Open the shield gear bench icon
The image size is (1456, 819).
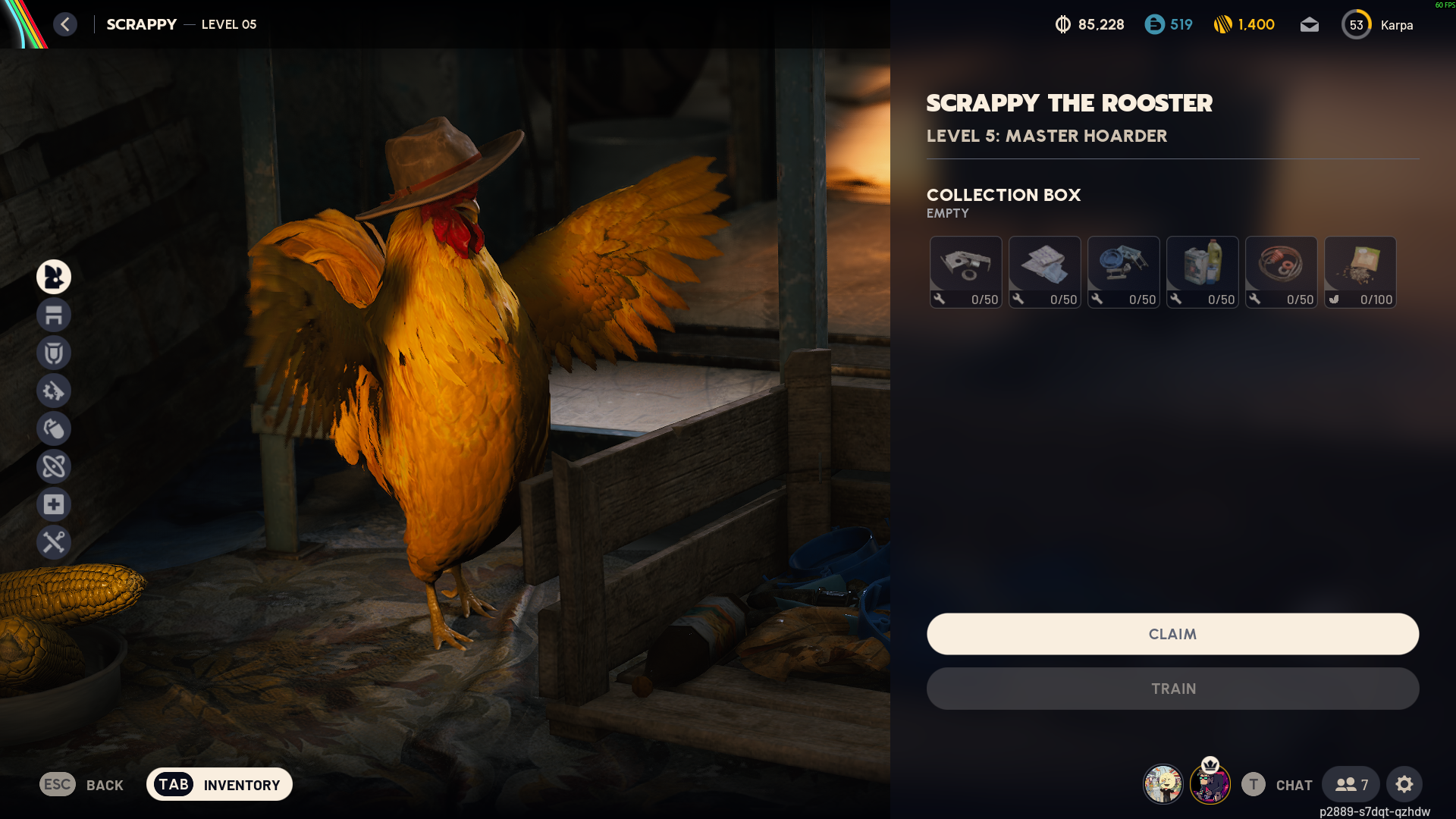[54, 353]
